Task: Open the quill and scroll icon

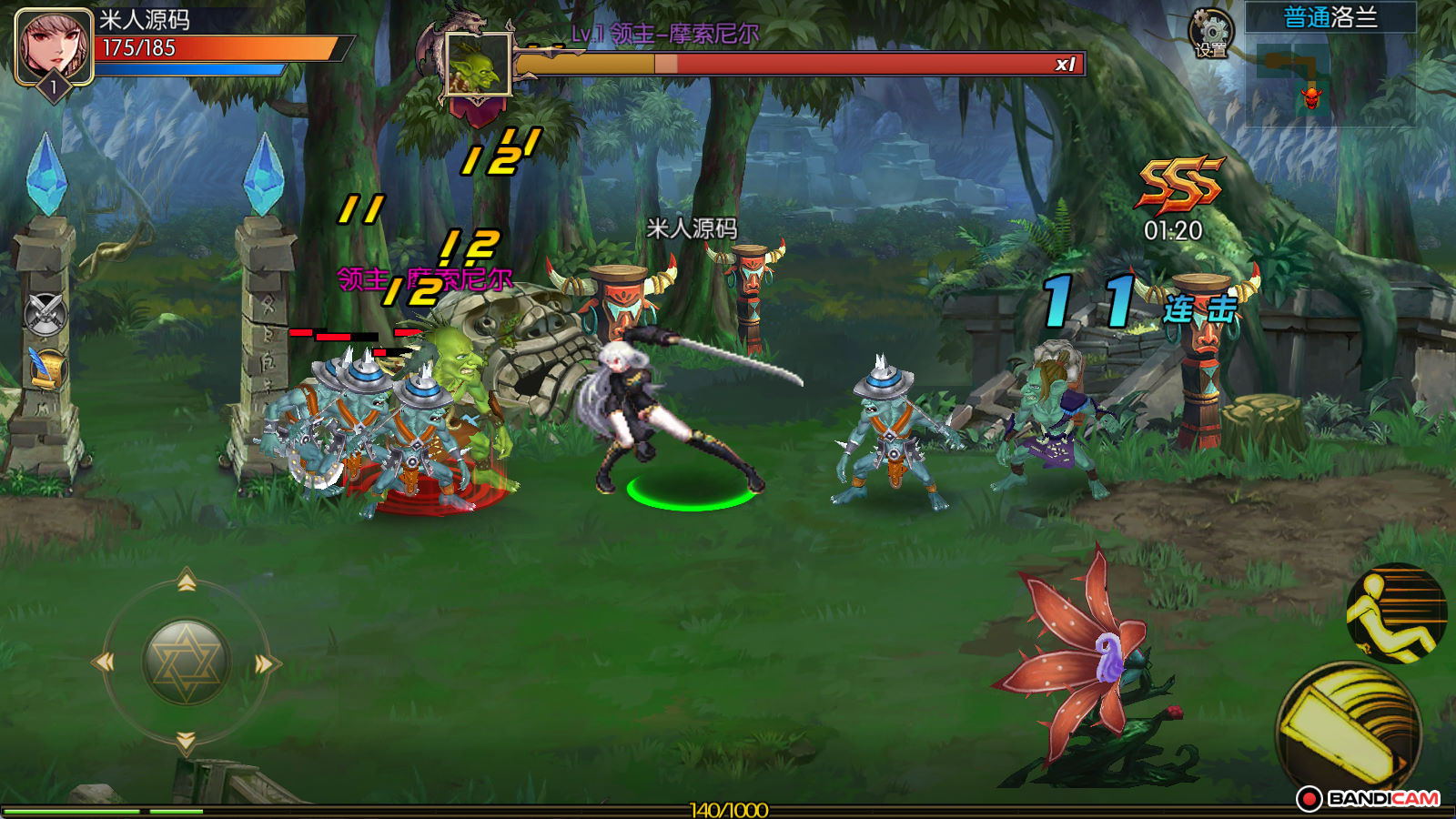Action: [45, 369]
